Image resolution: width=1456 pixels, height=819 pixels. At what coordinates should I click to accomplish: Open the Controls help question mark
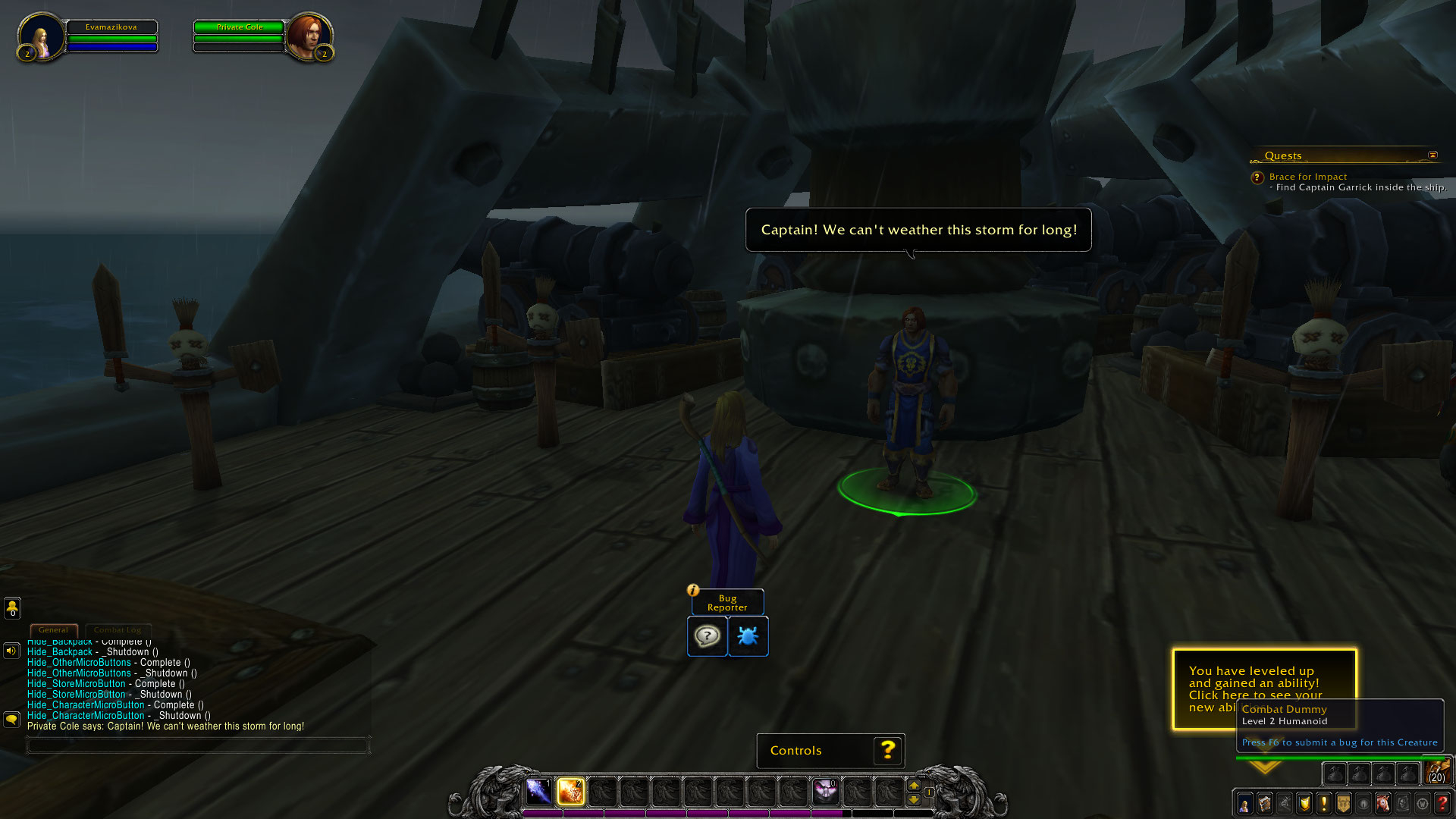pos(887,751)
